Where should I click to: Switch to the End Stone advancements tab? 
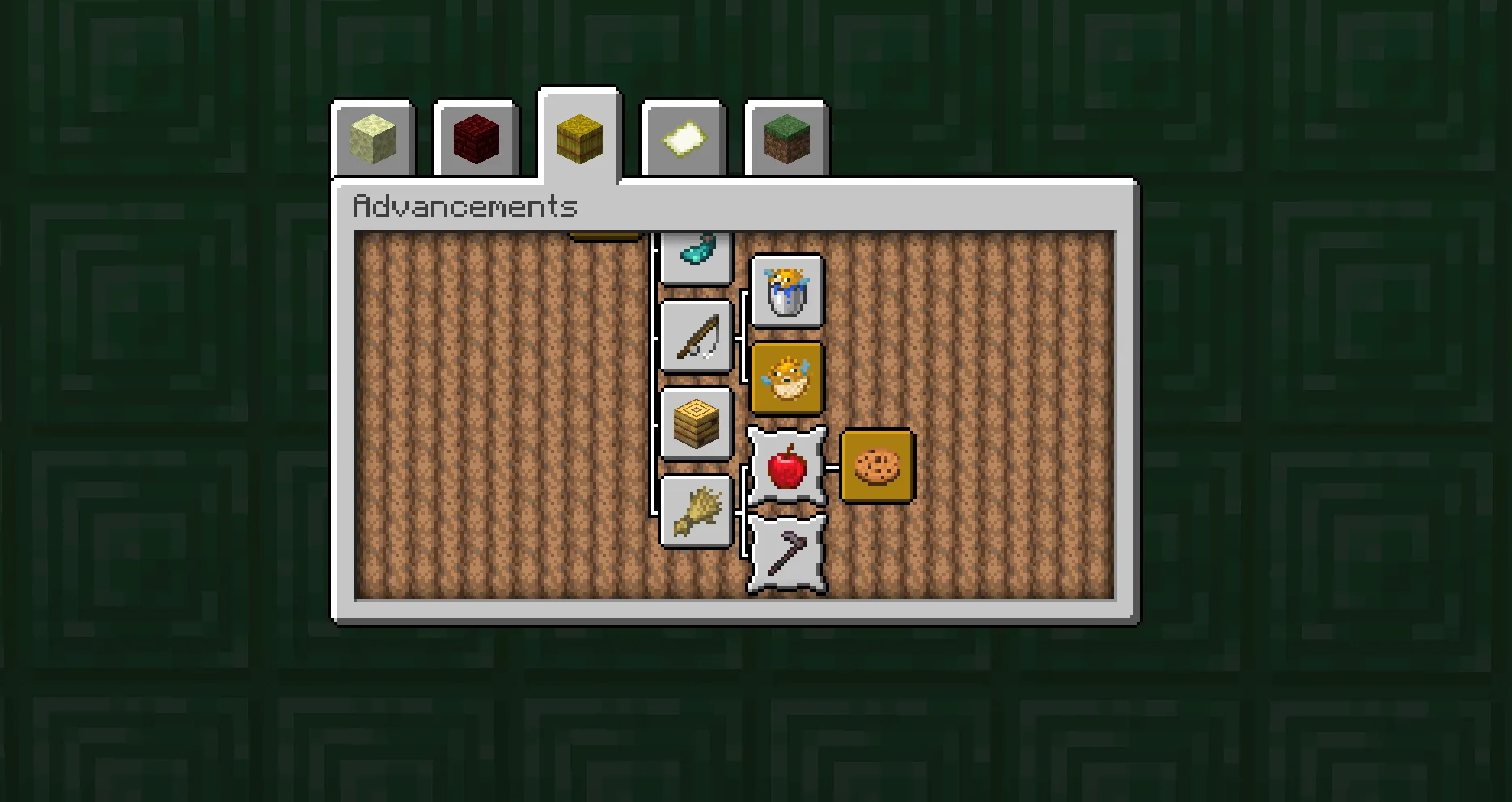coord(373,138)
